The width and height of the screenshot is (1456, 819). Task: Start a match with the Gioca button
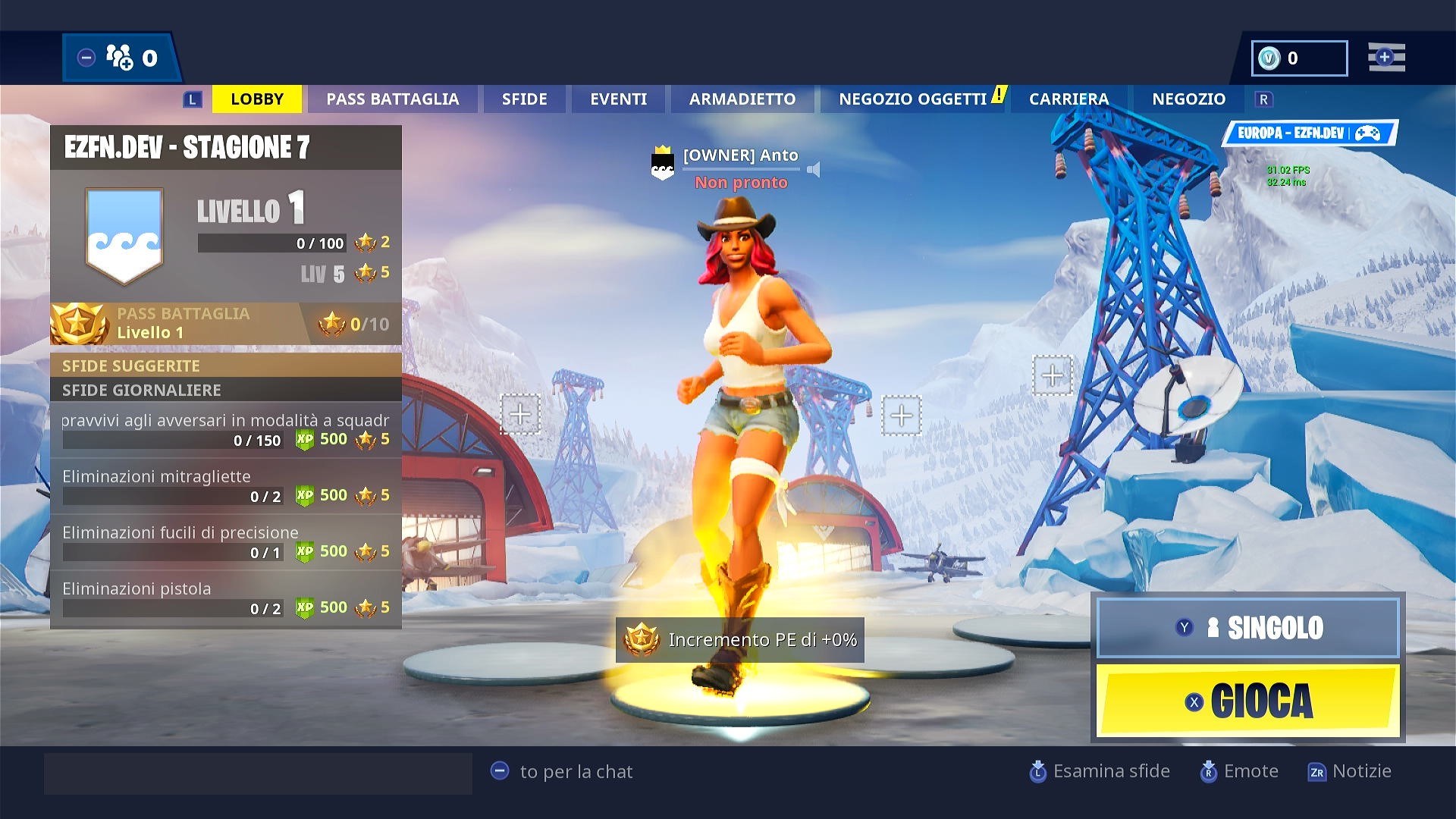tap(1247, 701)
